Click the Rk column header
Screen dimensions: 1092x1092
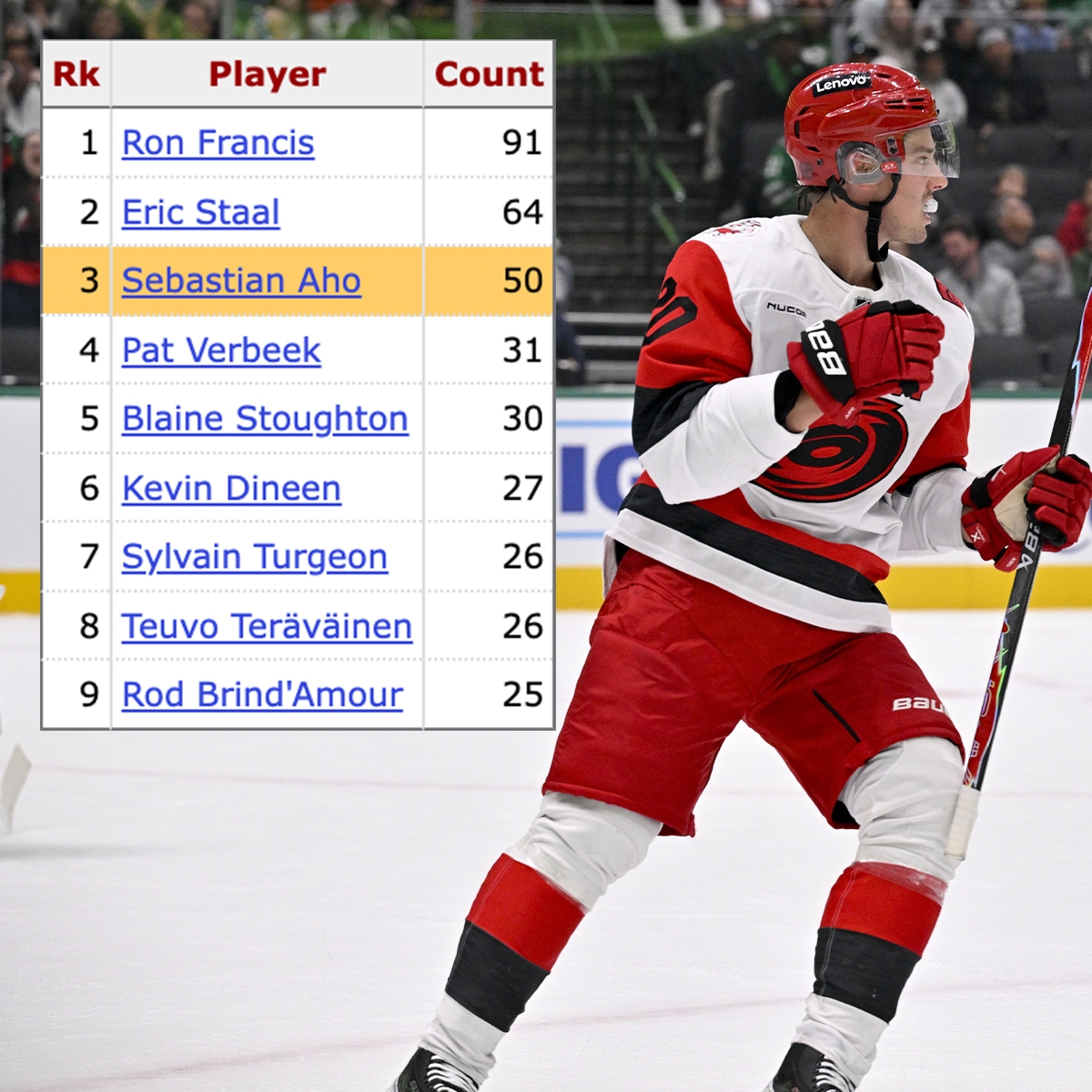tap(76, 75)
